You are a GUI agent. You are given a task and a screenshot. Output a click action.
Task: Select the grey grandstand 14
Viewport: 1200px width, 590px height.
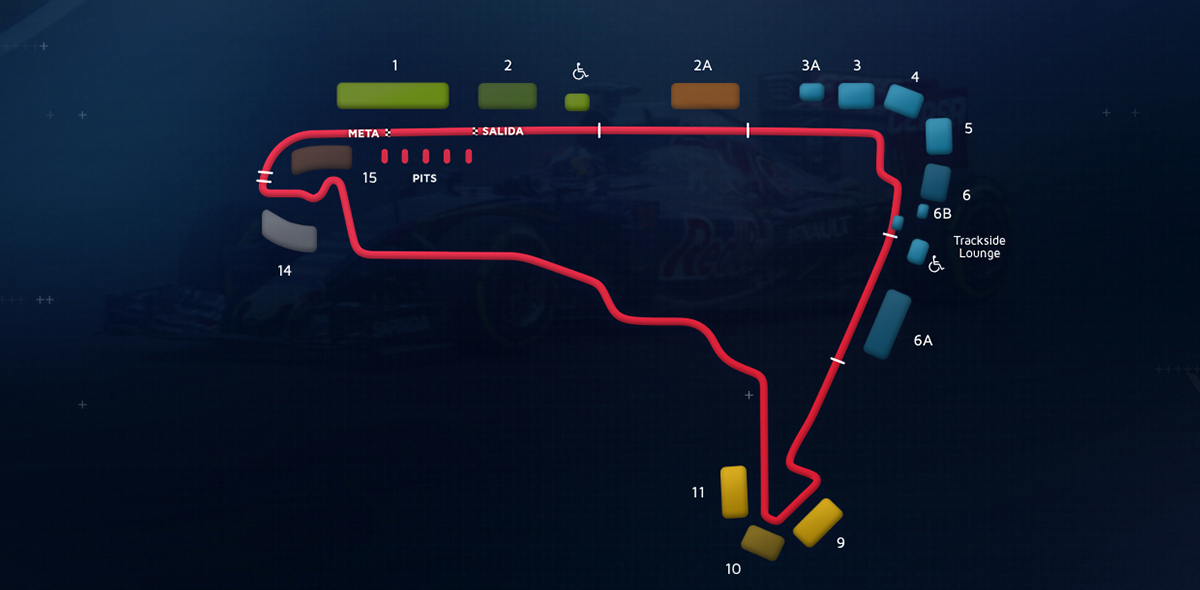289,231
